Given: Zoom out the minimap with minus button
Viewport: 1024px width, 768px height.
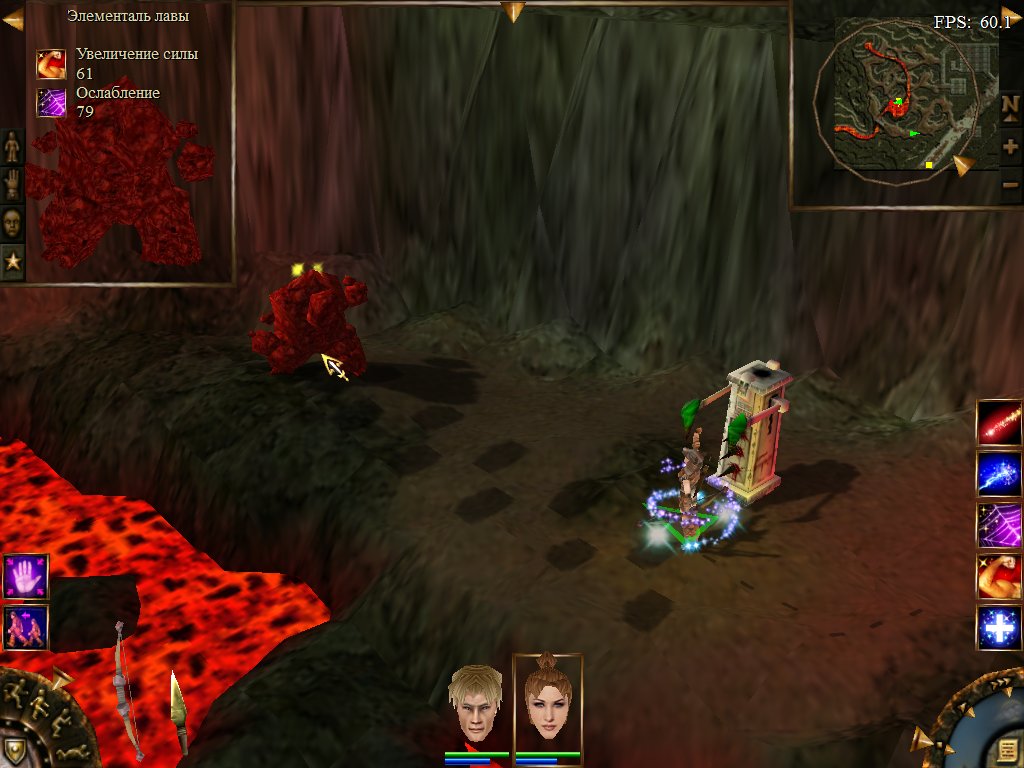Looking at the screenshot, I should point(1010,184).
